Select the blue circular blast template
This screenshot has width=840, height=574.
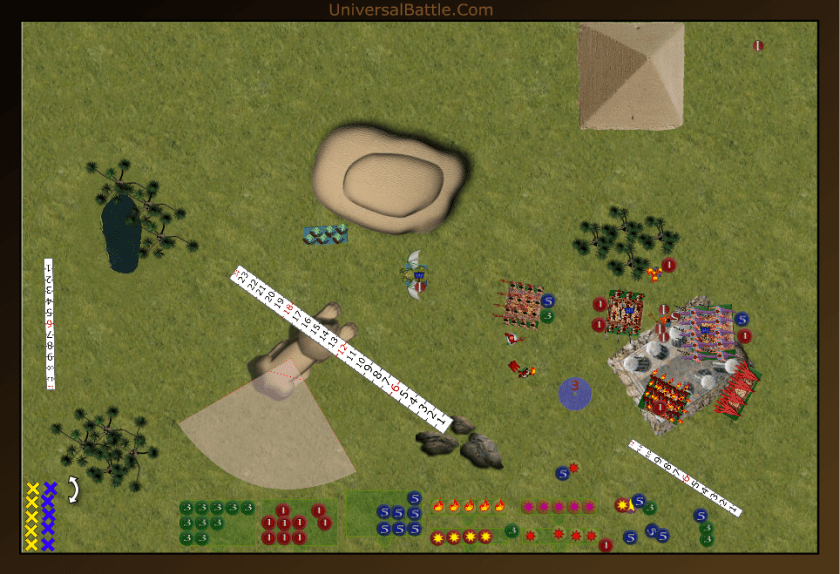(575, 392)
